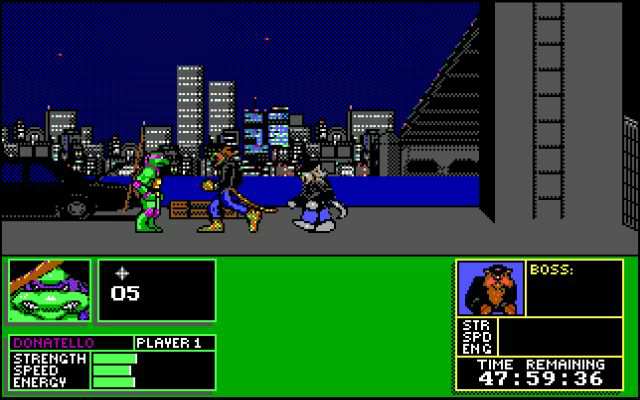Click Donatello's turtle portrait
This screenshot has width=640, height=400.
pos(49,291)
